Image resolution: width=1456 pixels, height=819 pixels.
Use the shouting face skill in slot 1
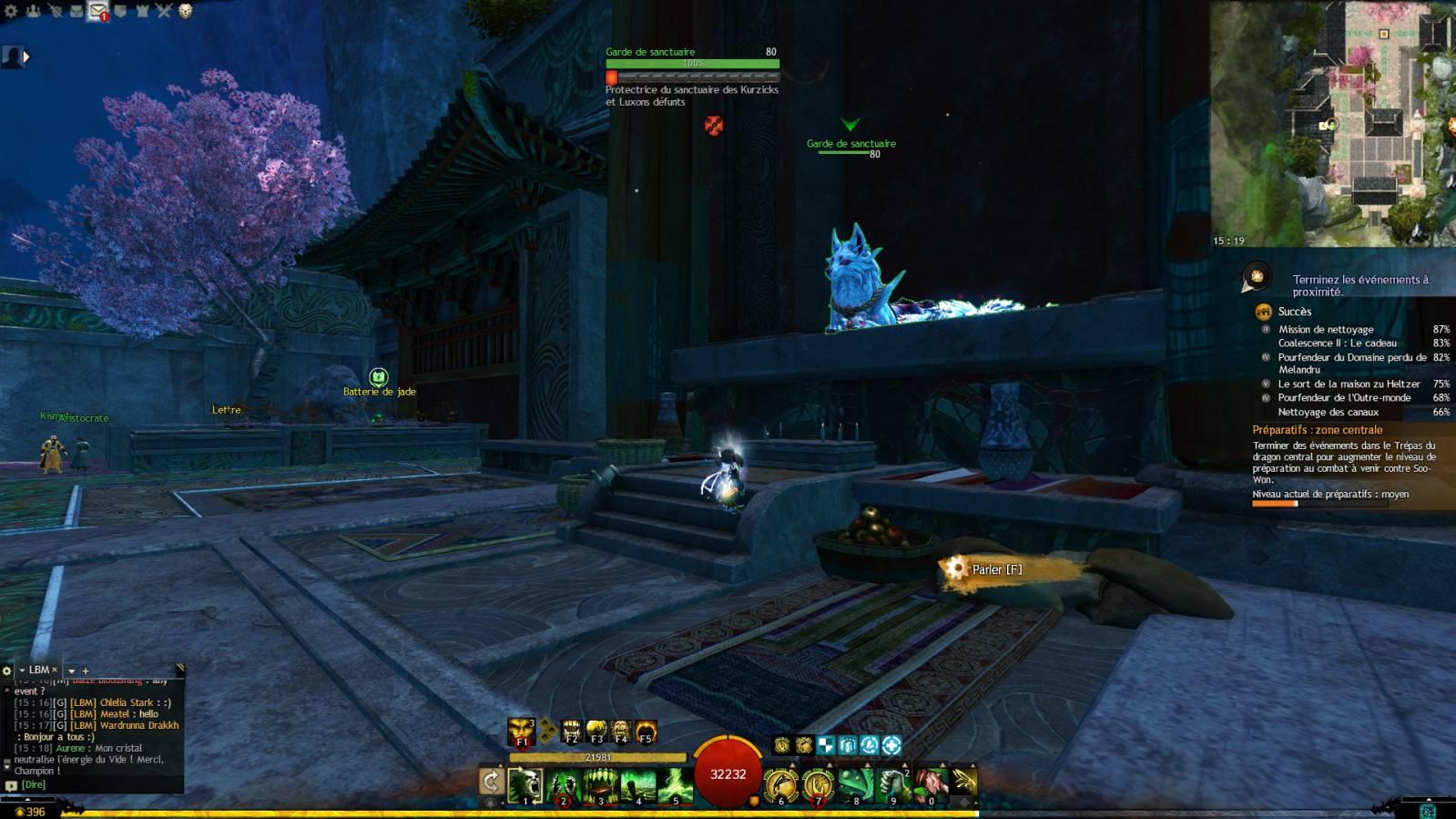[x=525, y=785]
